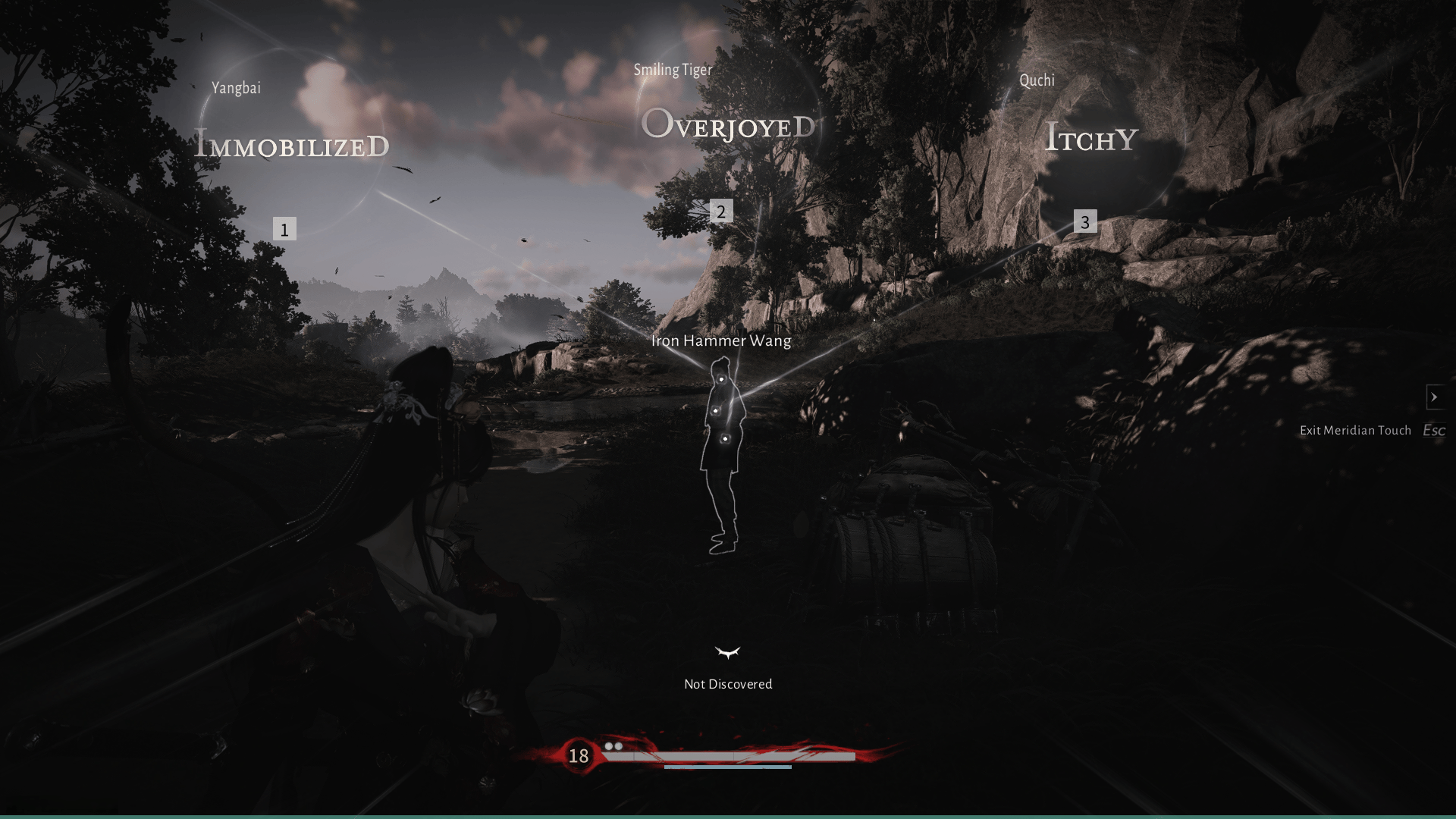Click the glowing acupoint on Wang's head
This screenshot has height=819, width=1456.
(x=720, y=378)
